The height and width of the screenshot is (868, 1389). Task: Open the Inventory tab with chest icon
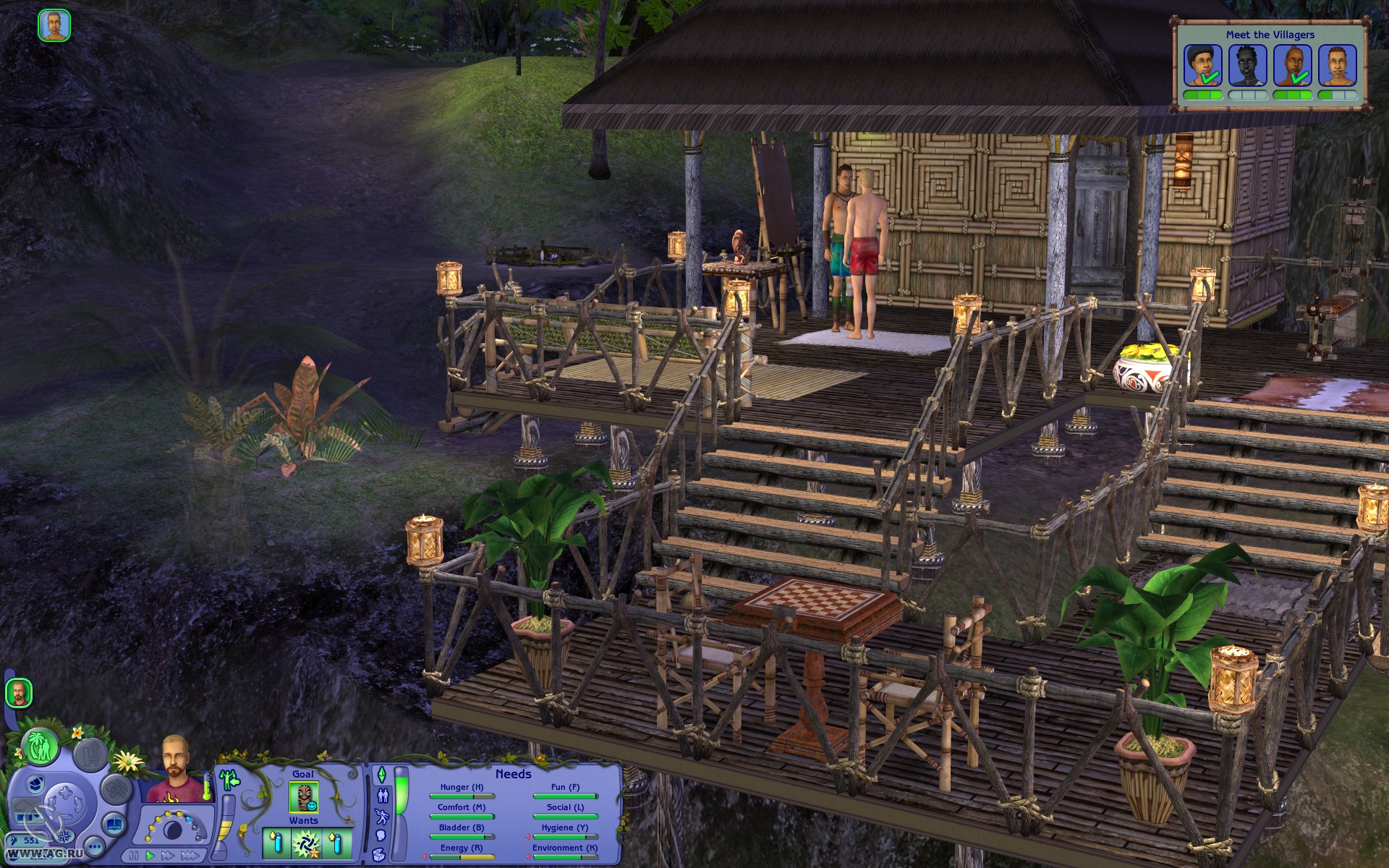pyautogui.click(x=380, y=855)
